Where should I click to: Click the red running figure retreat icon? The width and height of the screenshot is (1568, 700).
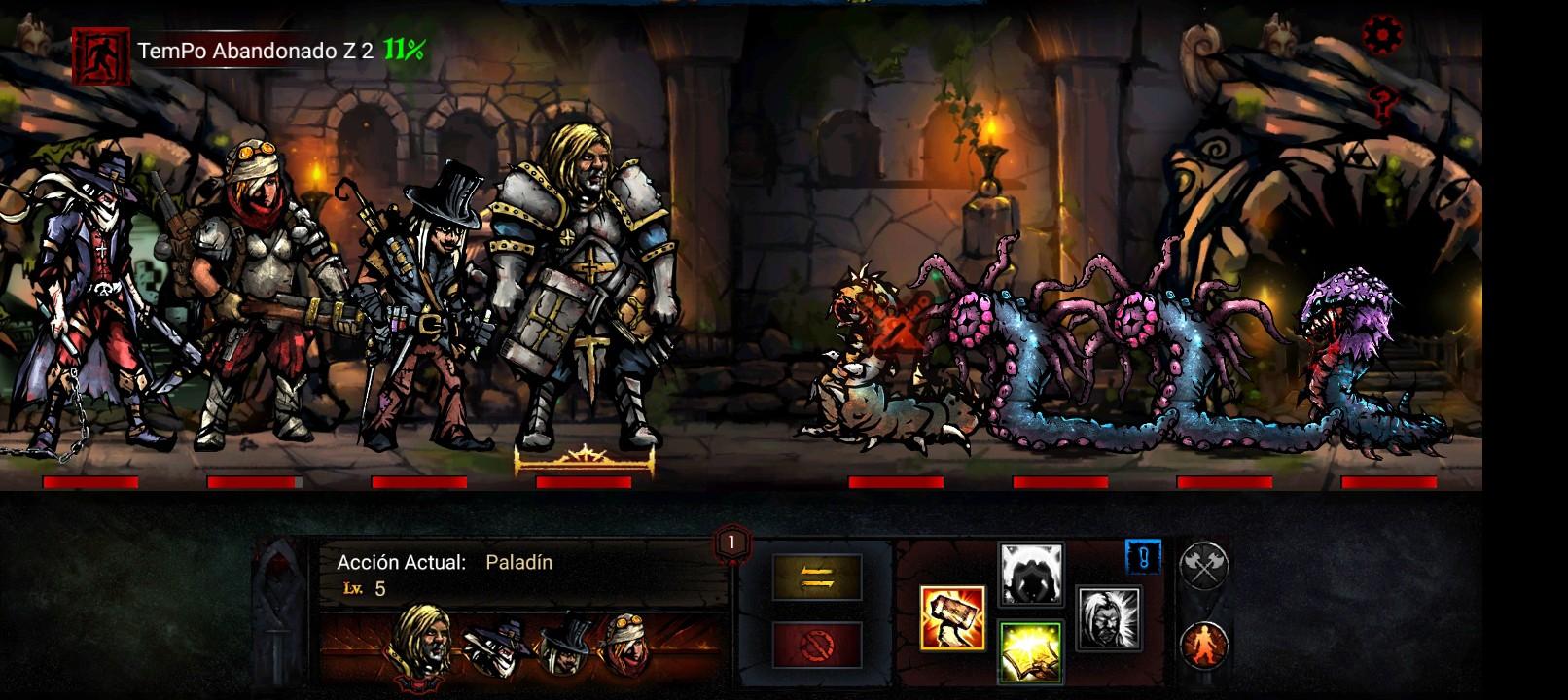point(102,56)
